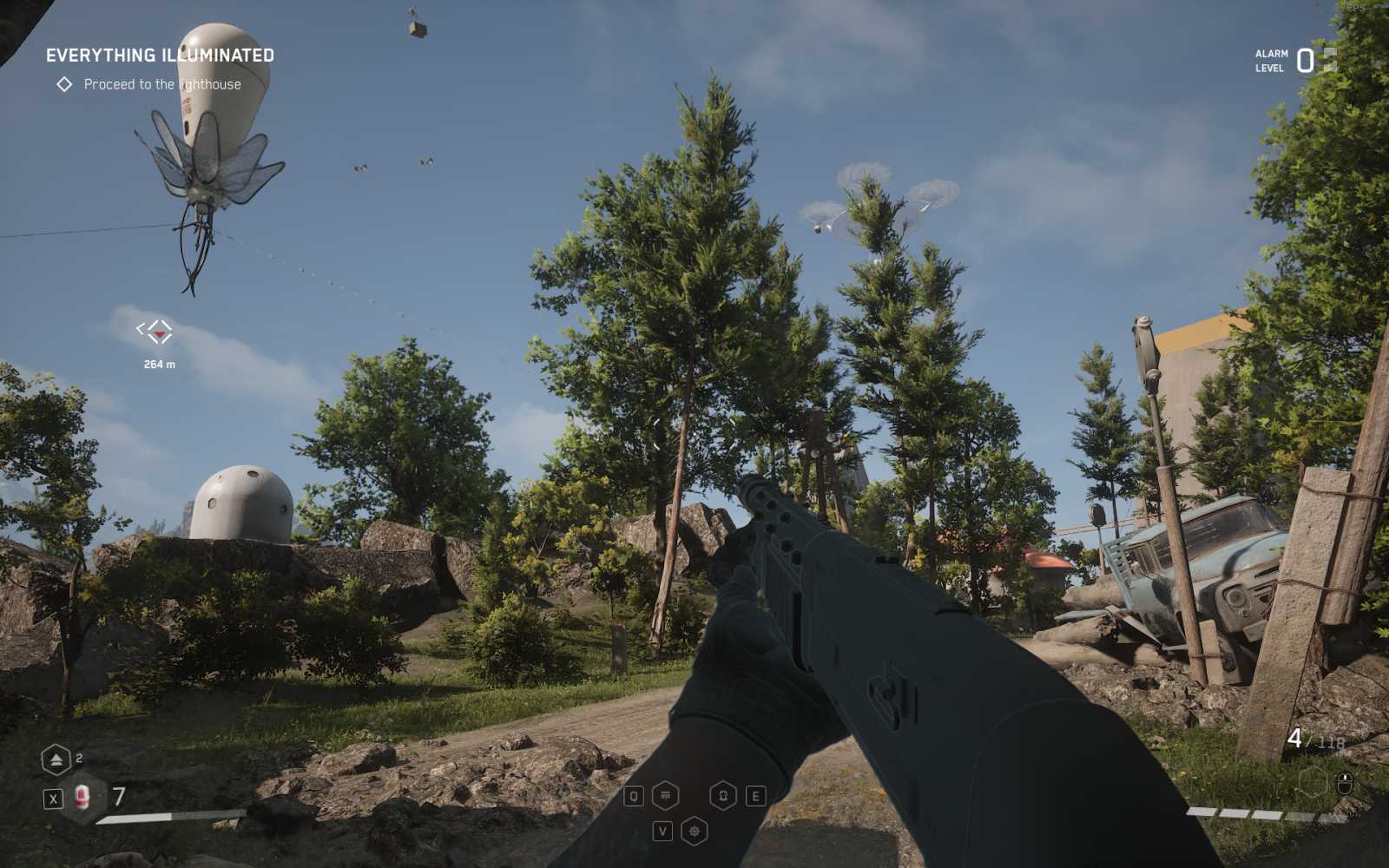This screenshot has width=1389, height=868.
Task: Select the EVERYTHING ILLUMINATED quest title
Action: click(x=158, y=54)
